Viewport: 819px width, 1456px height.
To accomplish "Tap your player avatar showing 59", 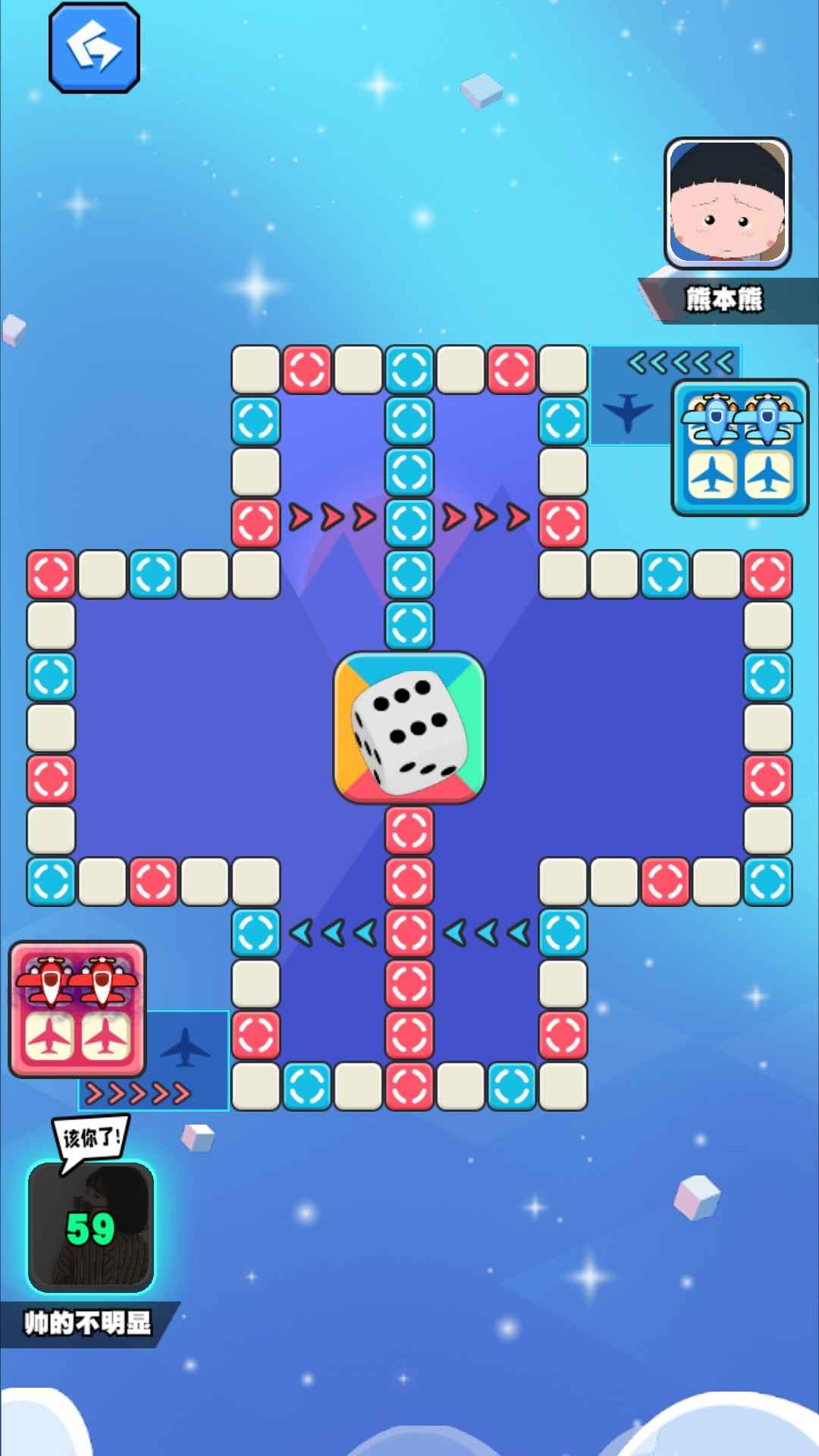I will pyautogui.click(x=91, y=1226).
